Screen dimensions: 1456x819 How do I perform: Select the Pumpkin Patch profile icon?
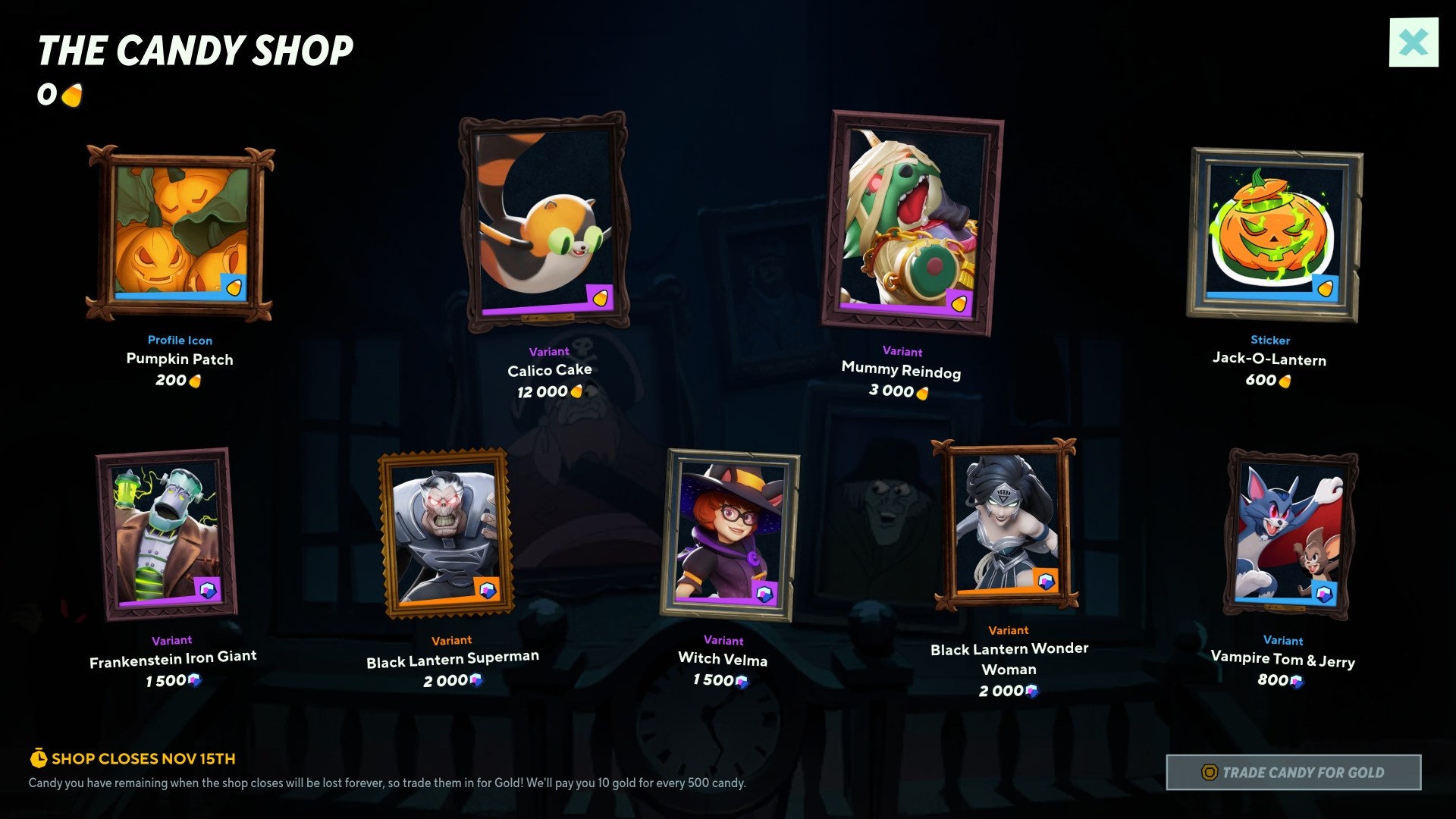coord(180,233)
